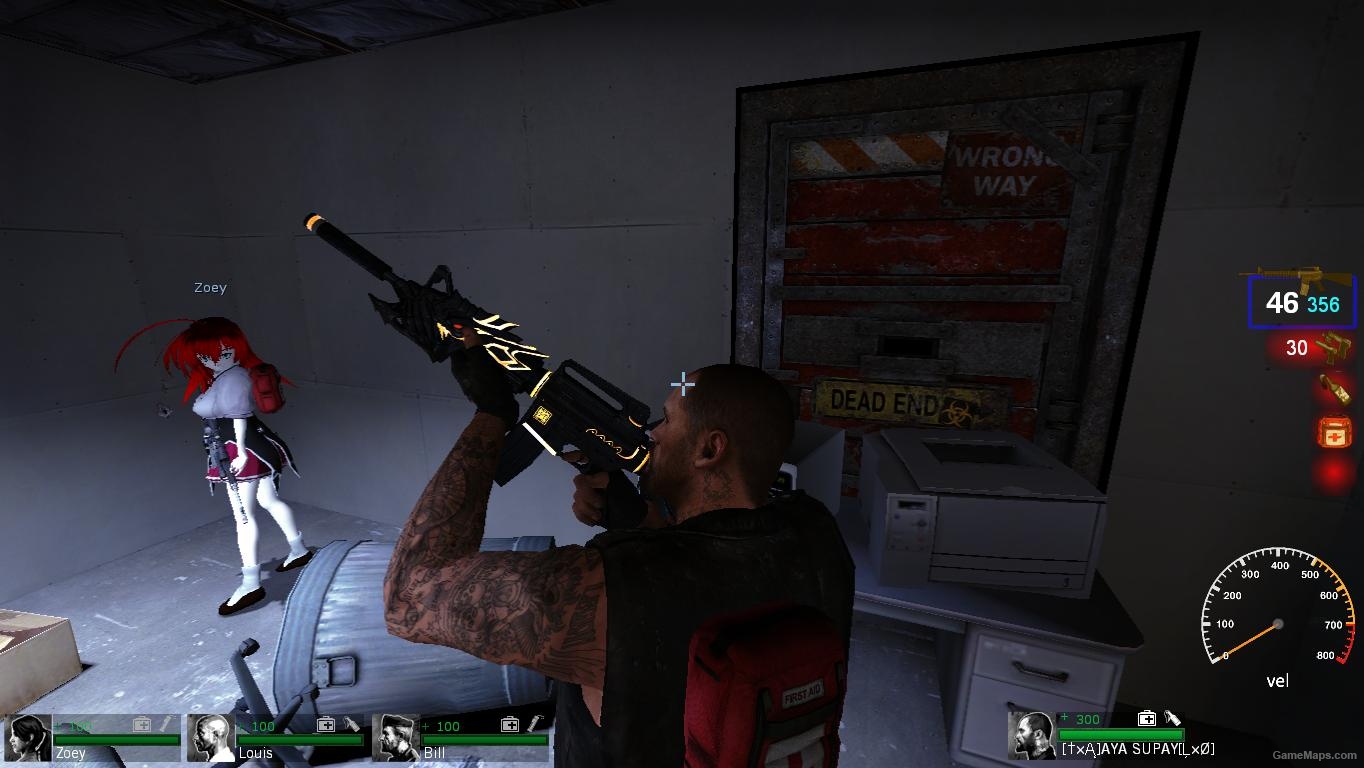Click Bill's first aid kit icon
The image size is (1364, 768).
pyautogui.click(x=510, y=724)
